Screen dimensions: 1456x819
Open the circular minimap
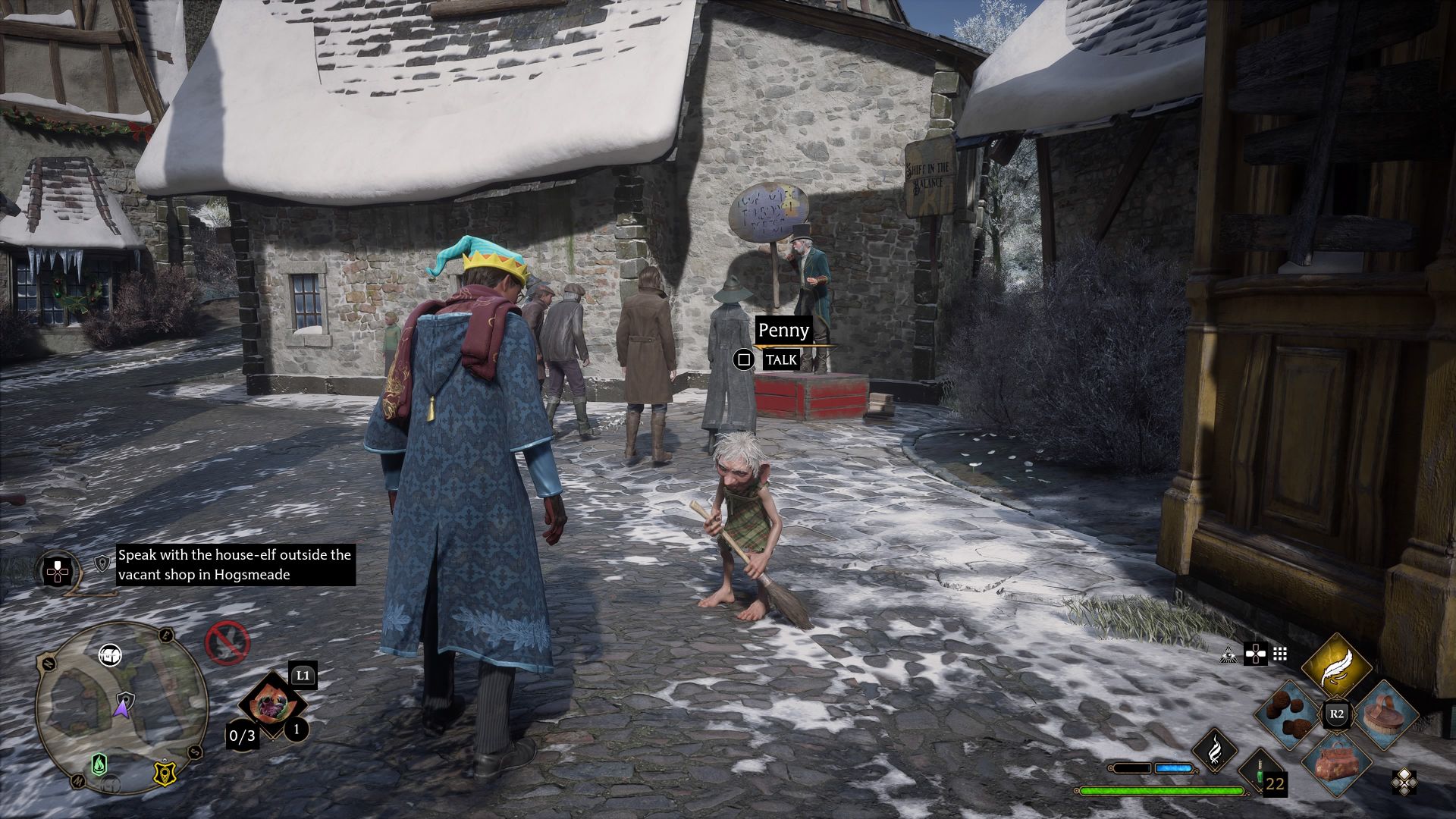pos(121,707)
